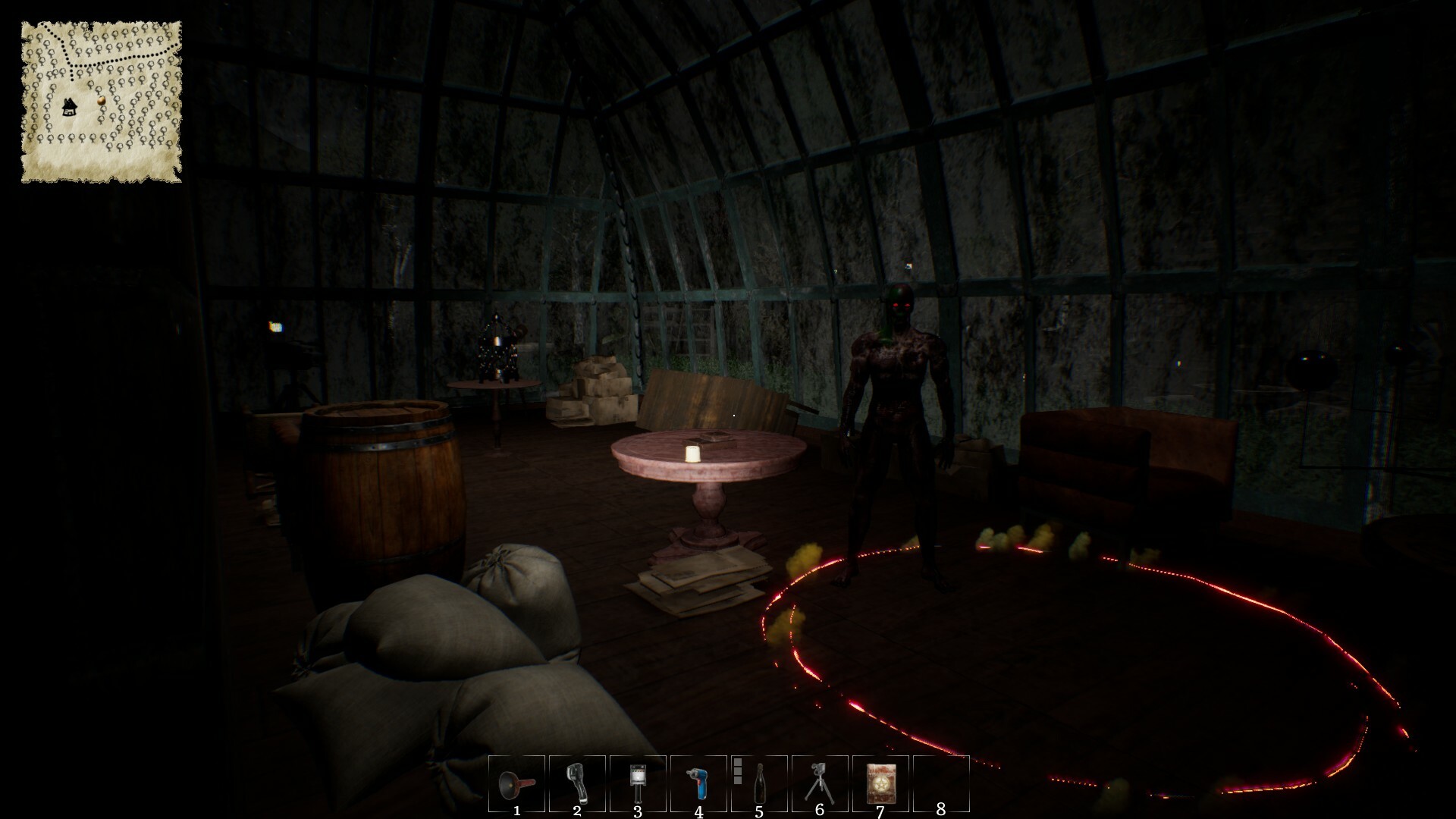Select the empty hotbar slot 8
1456x819 pixels.
tap(943, 785)
